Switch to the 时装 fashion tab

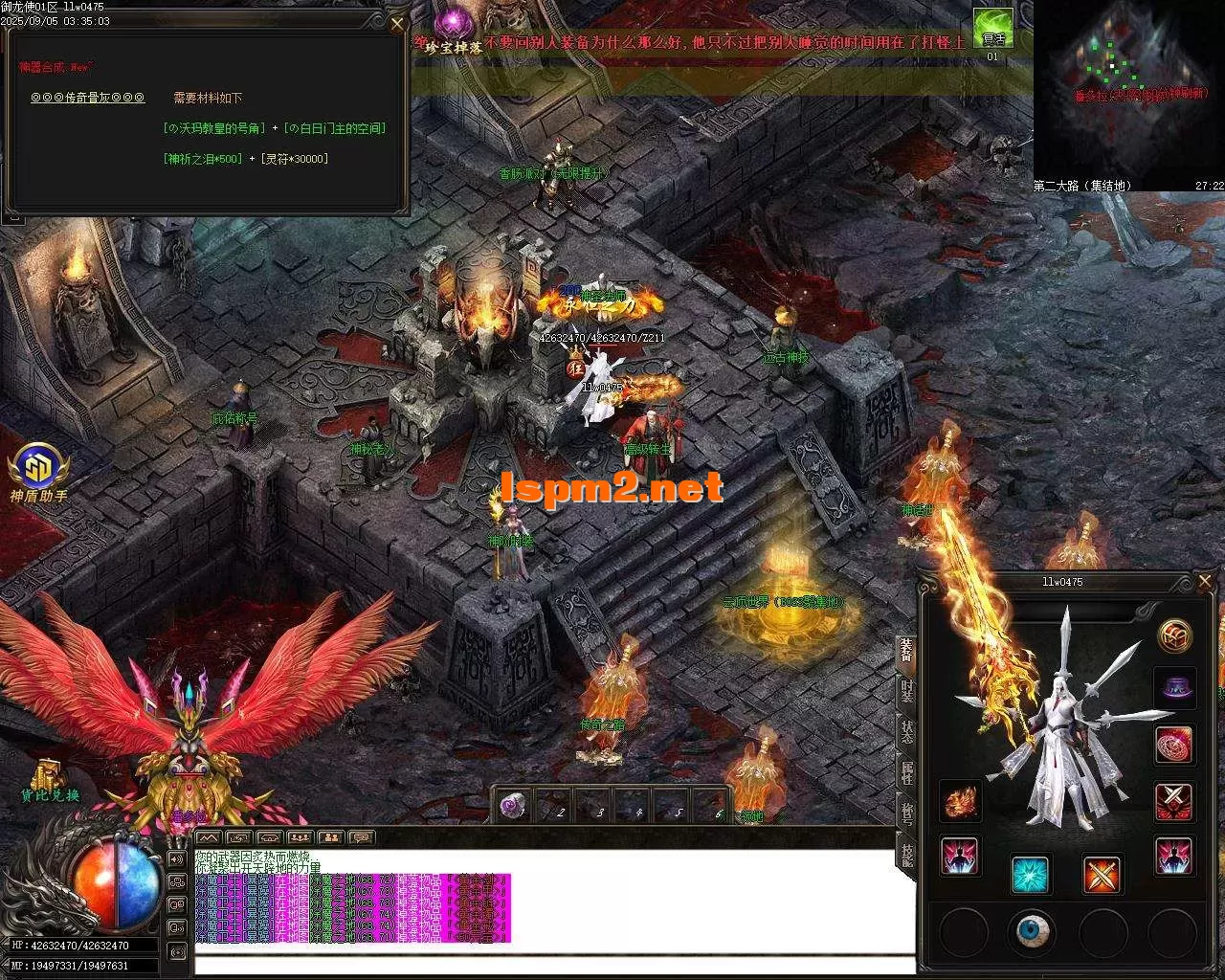click(905, 690)
